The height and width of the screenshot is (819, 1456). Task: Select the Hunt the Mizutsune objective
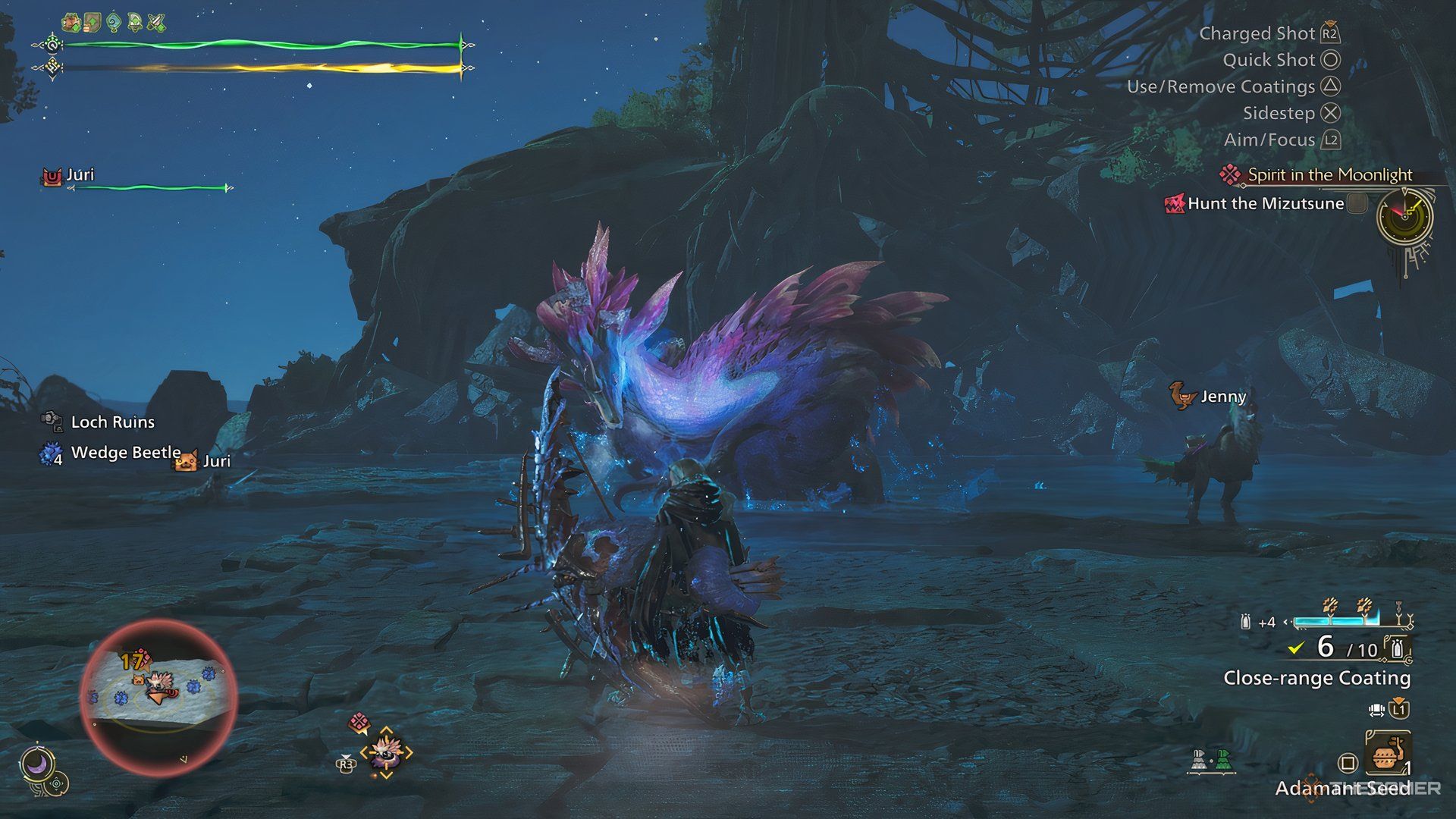pos(1265,203)
